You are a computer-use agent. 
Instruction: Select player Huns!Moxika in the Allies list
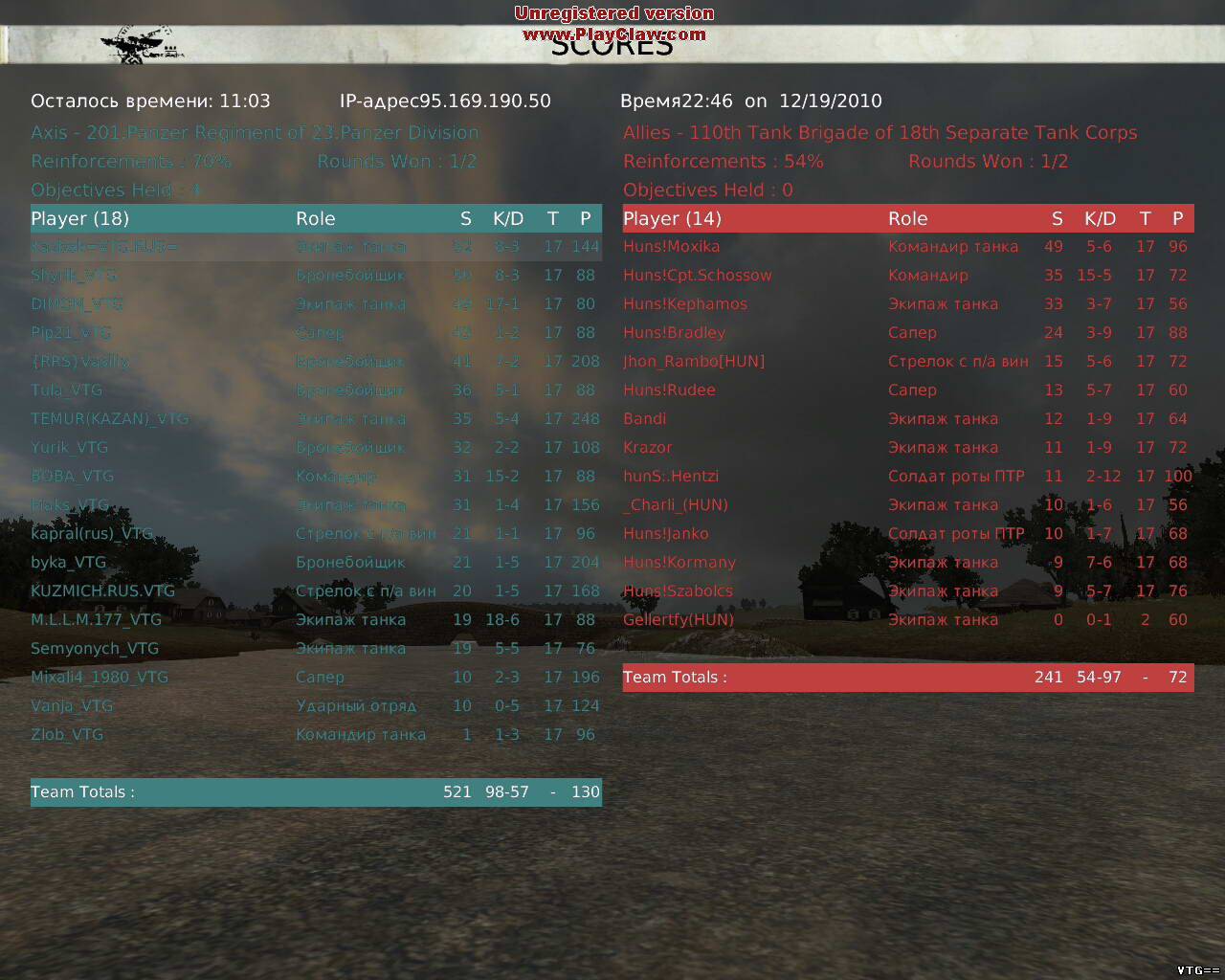pyautogui.click(x=671, y=247)
